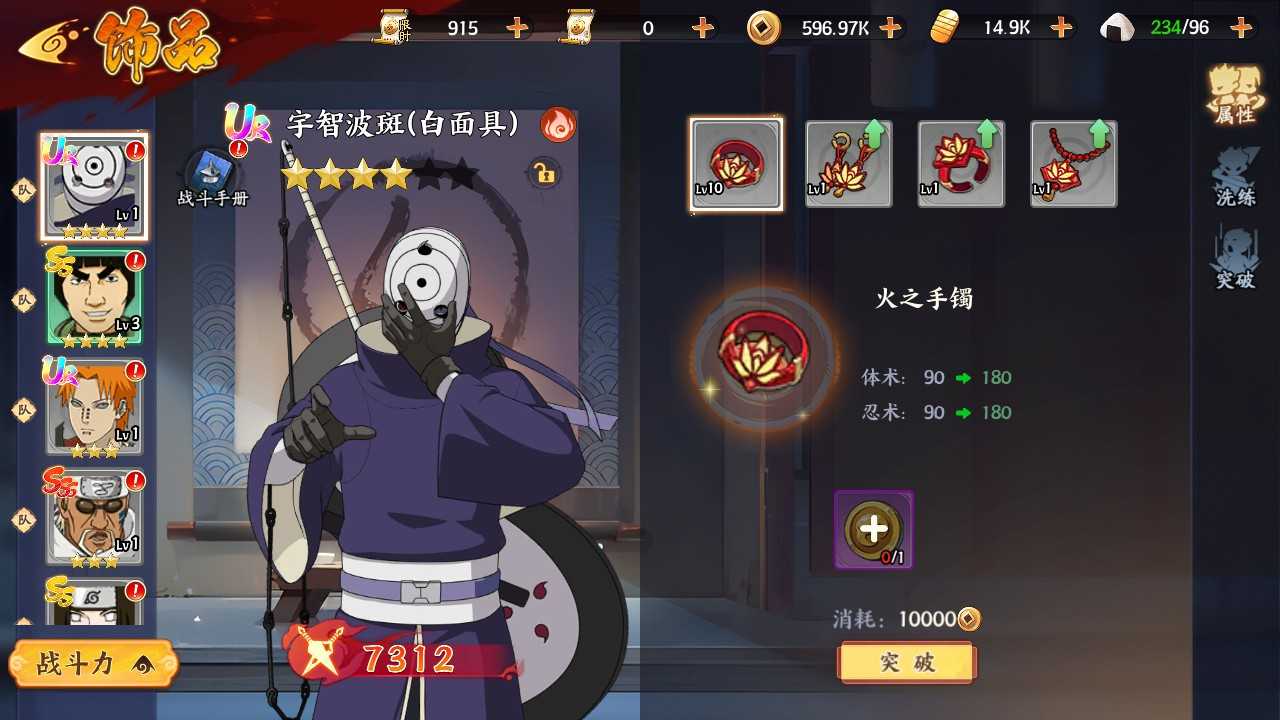Select 宇智波斑(白面具) portrait in left roster
The image size is (1280, 720).
pos(93,187)
